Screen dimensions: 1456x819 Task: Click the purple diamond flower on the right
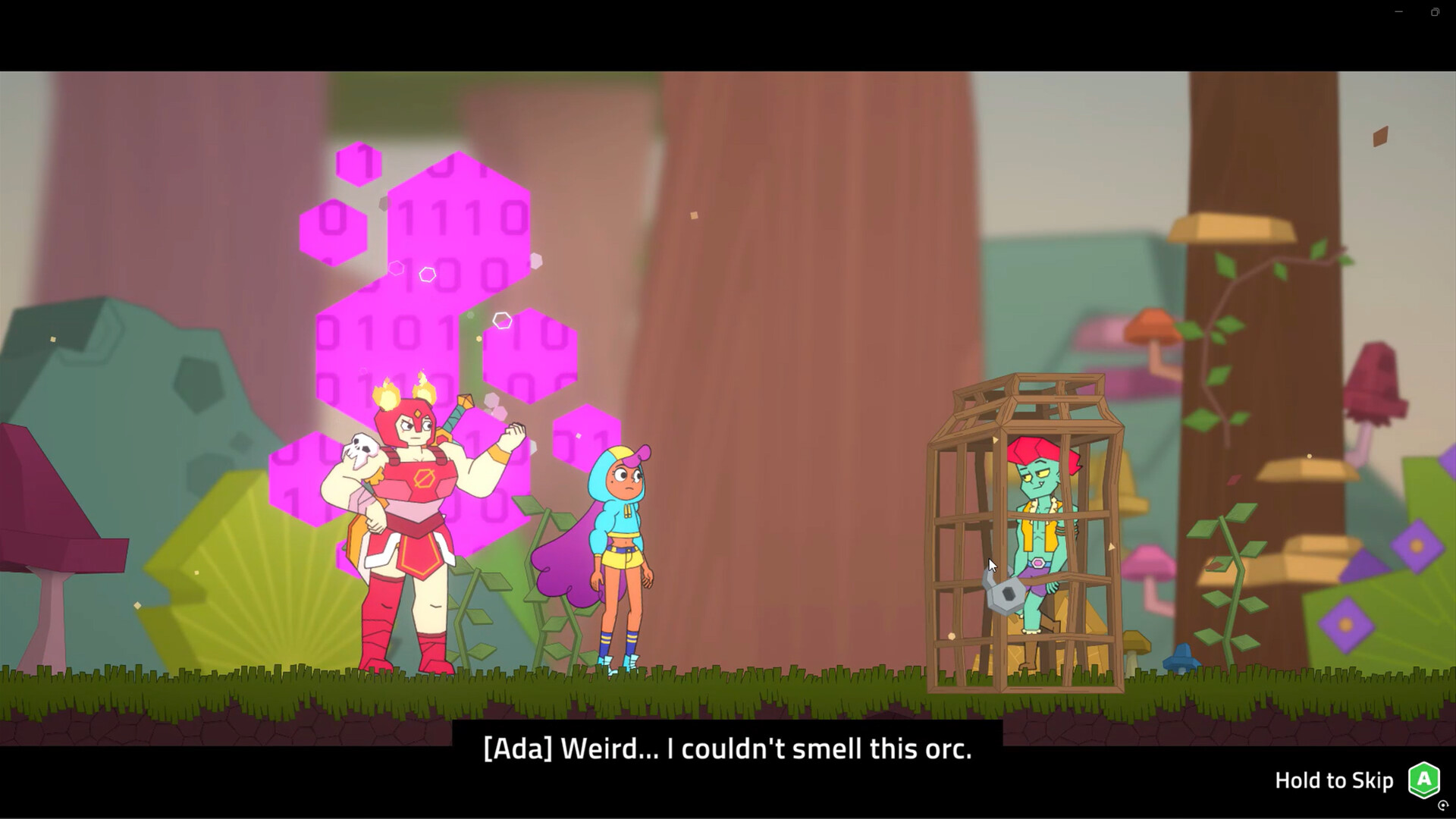[x=1417, y=548]
